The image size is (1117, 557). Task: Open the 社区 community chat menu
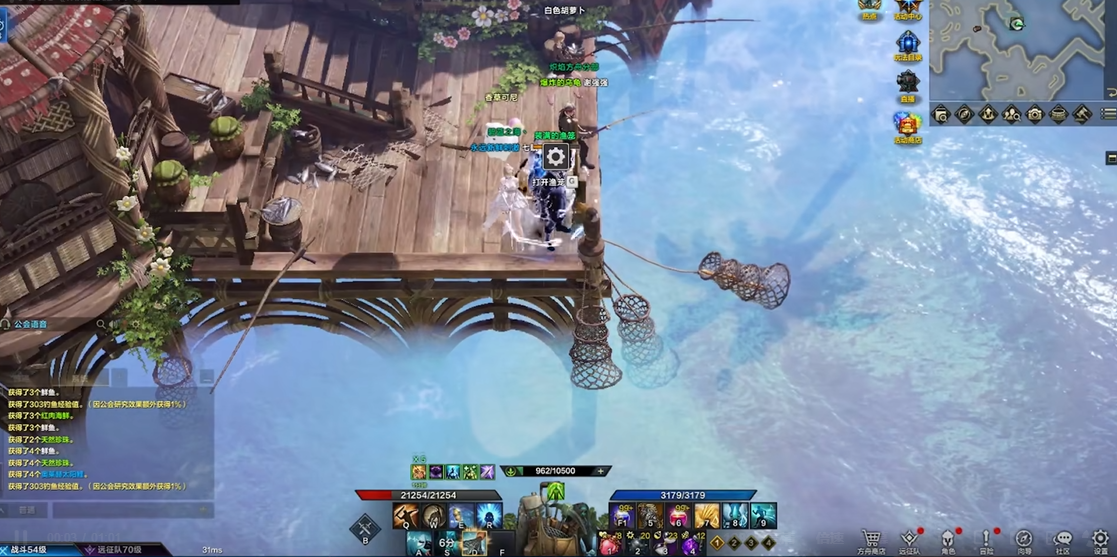pos(1062,540)
